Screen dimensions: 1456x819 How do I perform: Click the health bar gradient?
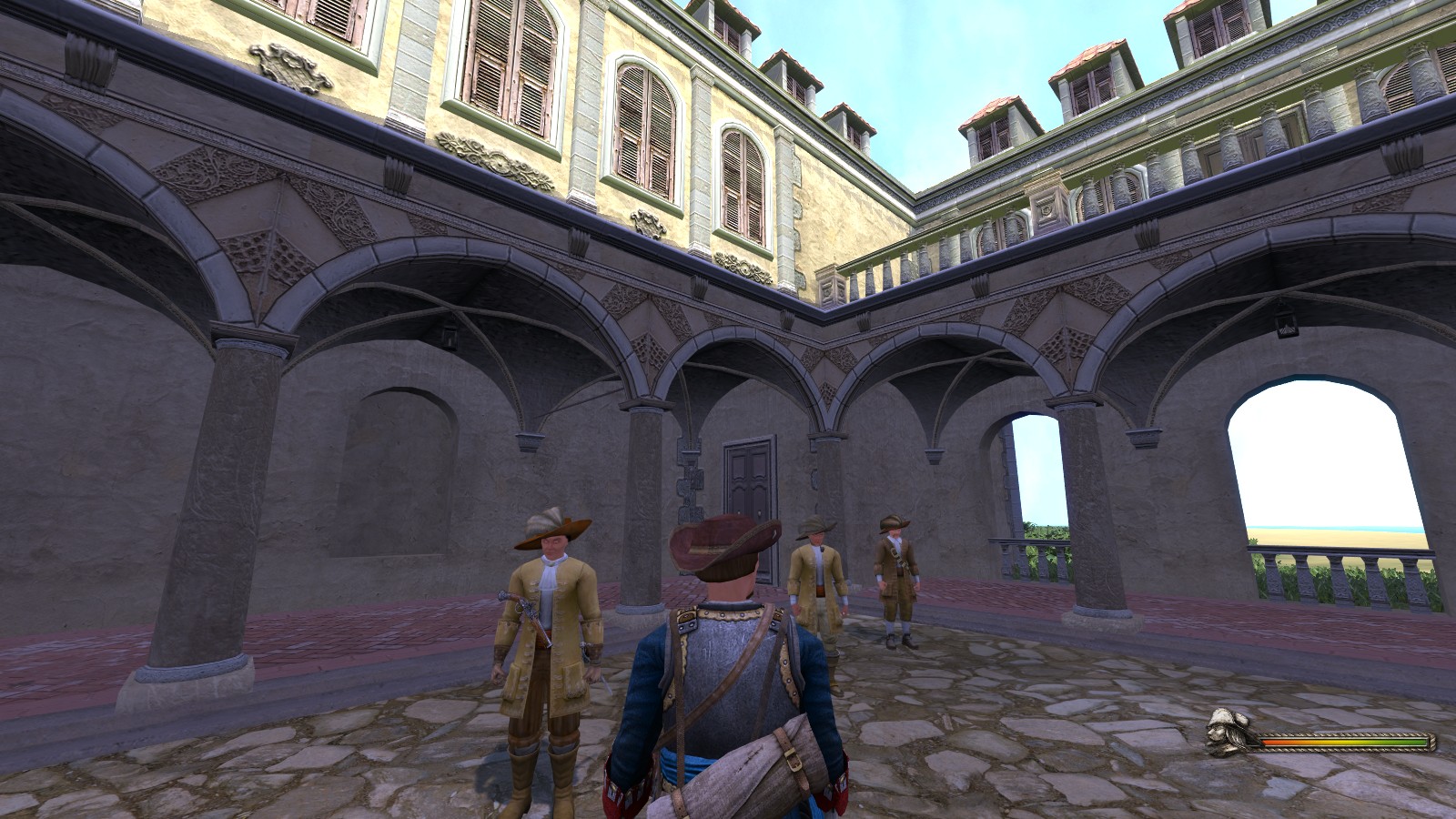pyautogui.click(x=1347, y=741)
